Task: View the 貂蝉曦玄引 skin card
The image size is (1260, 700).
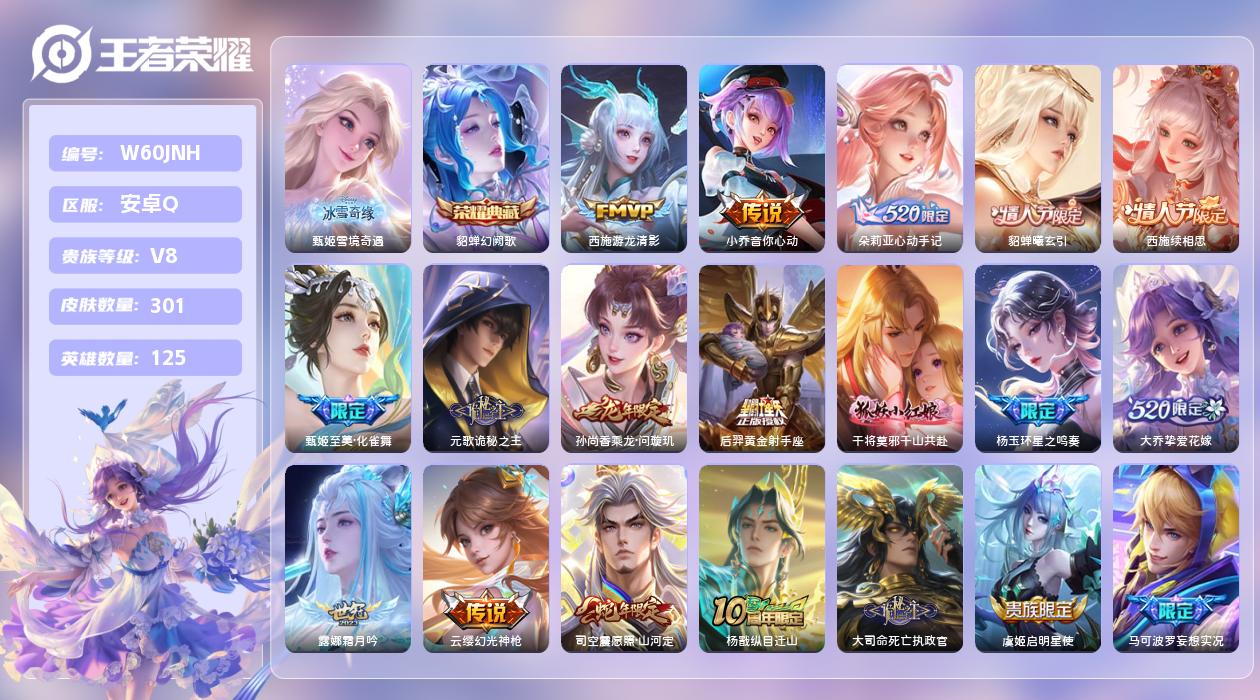Action: pyautogui.click(x=1038, y=158)
